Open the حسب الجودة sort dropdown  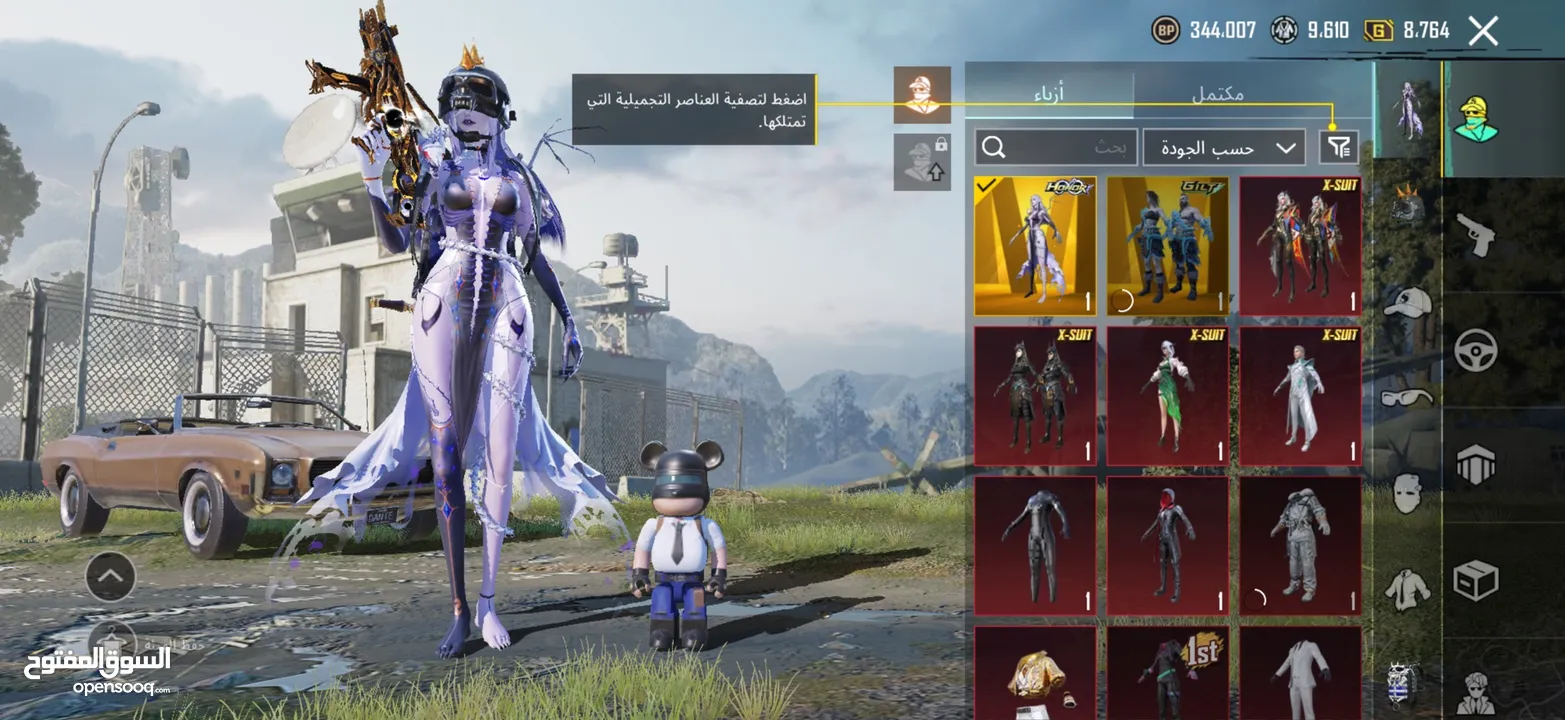[x=1223, y=148]
